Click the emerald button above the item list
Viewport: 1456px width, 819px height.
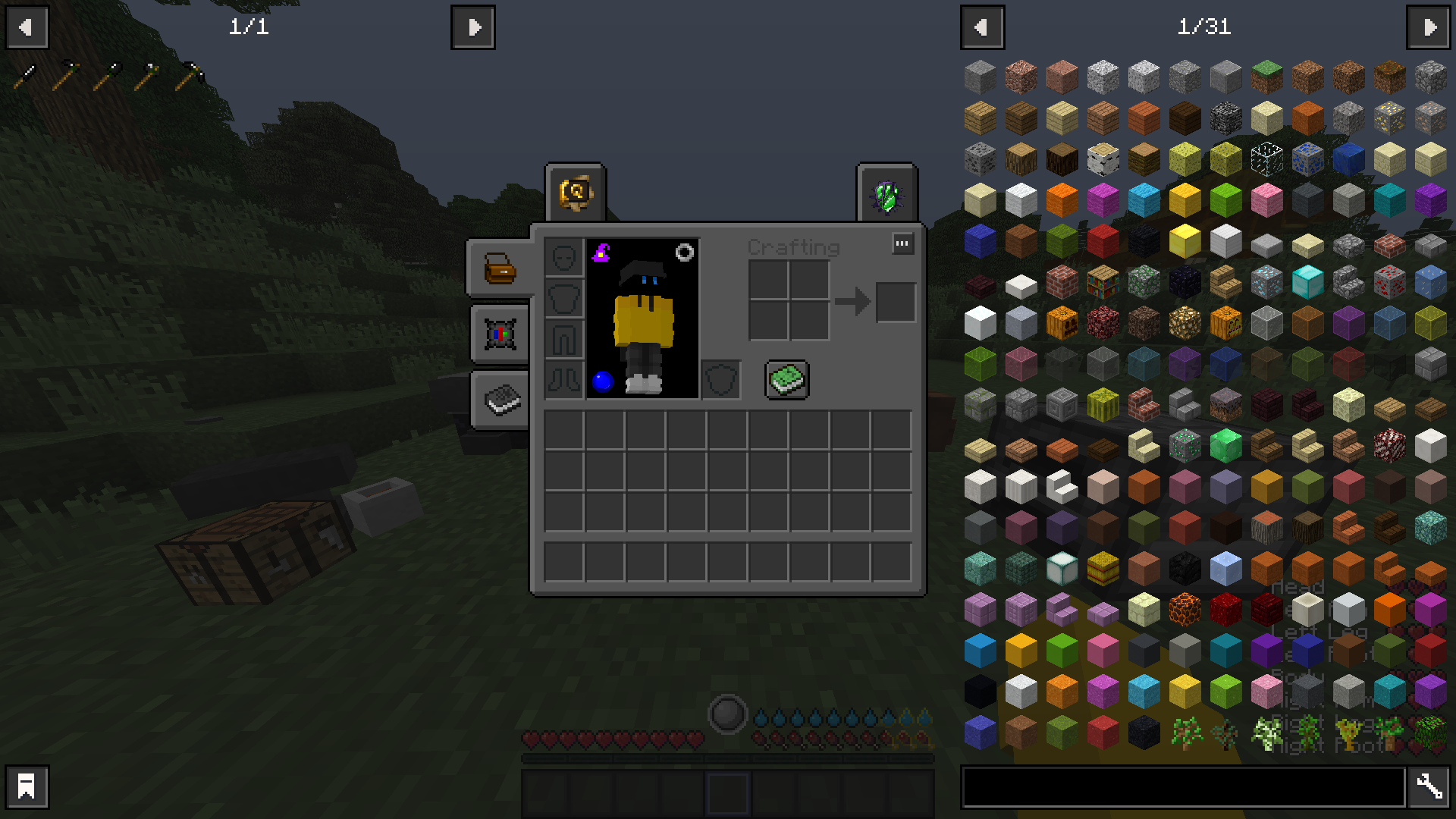click(888, 192)
